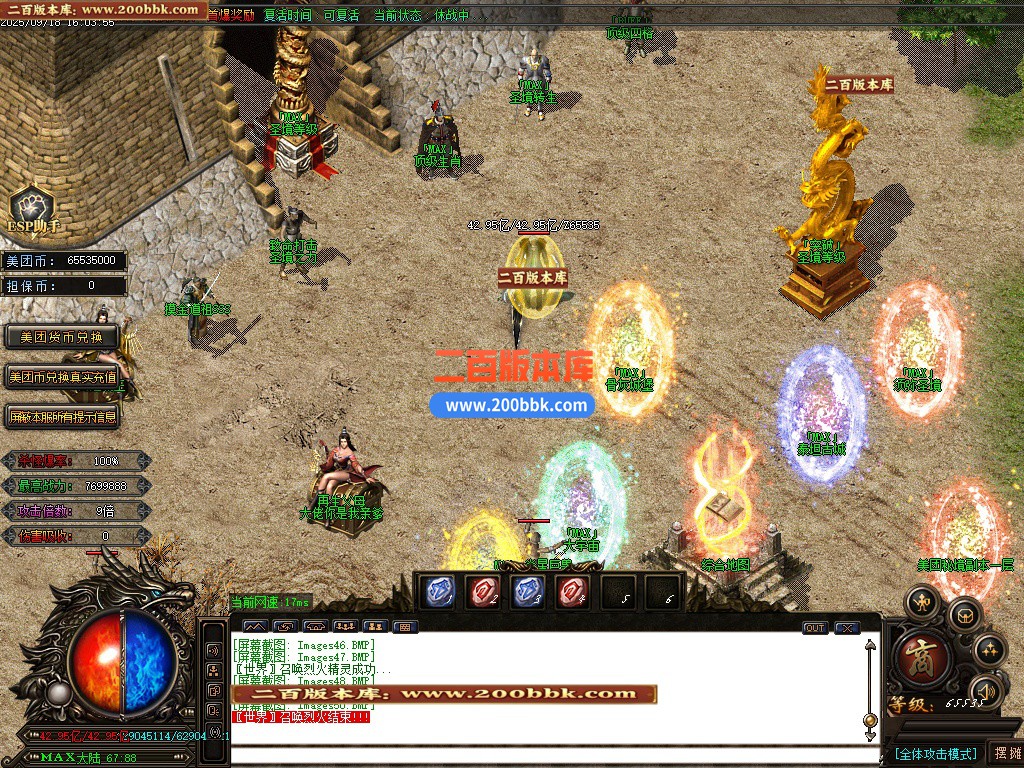1024x768 pixels.
Task: Select the grid channel tab above chat
Action: pos(405,627)
